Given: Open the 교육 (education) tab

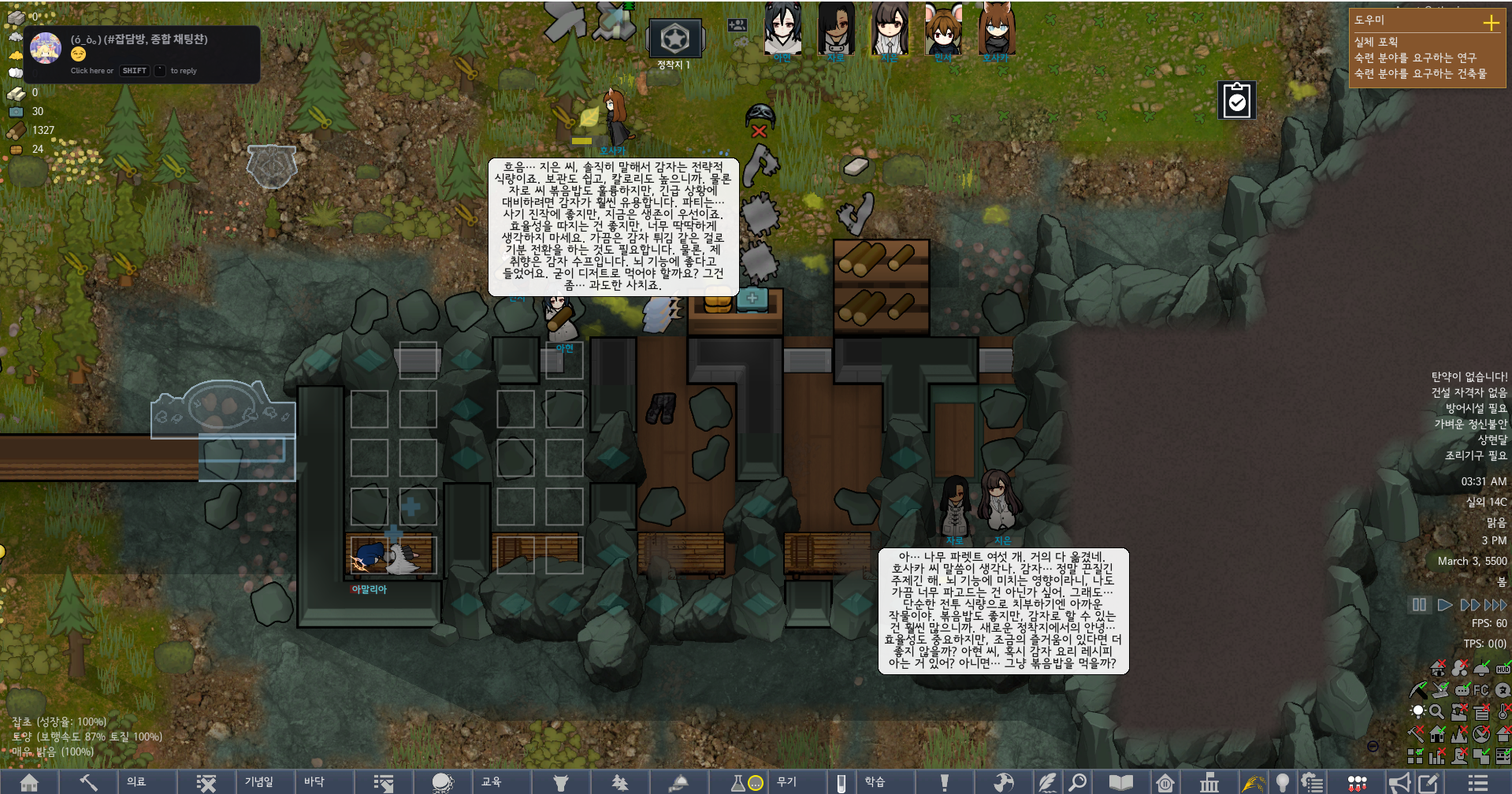Looking at the screenshot, I should tap(491, 781).
